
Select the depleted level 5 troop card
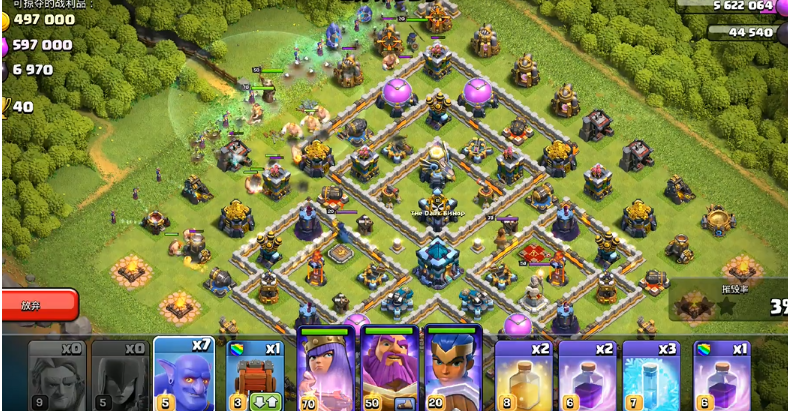click(x=118, y=371)
